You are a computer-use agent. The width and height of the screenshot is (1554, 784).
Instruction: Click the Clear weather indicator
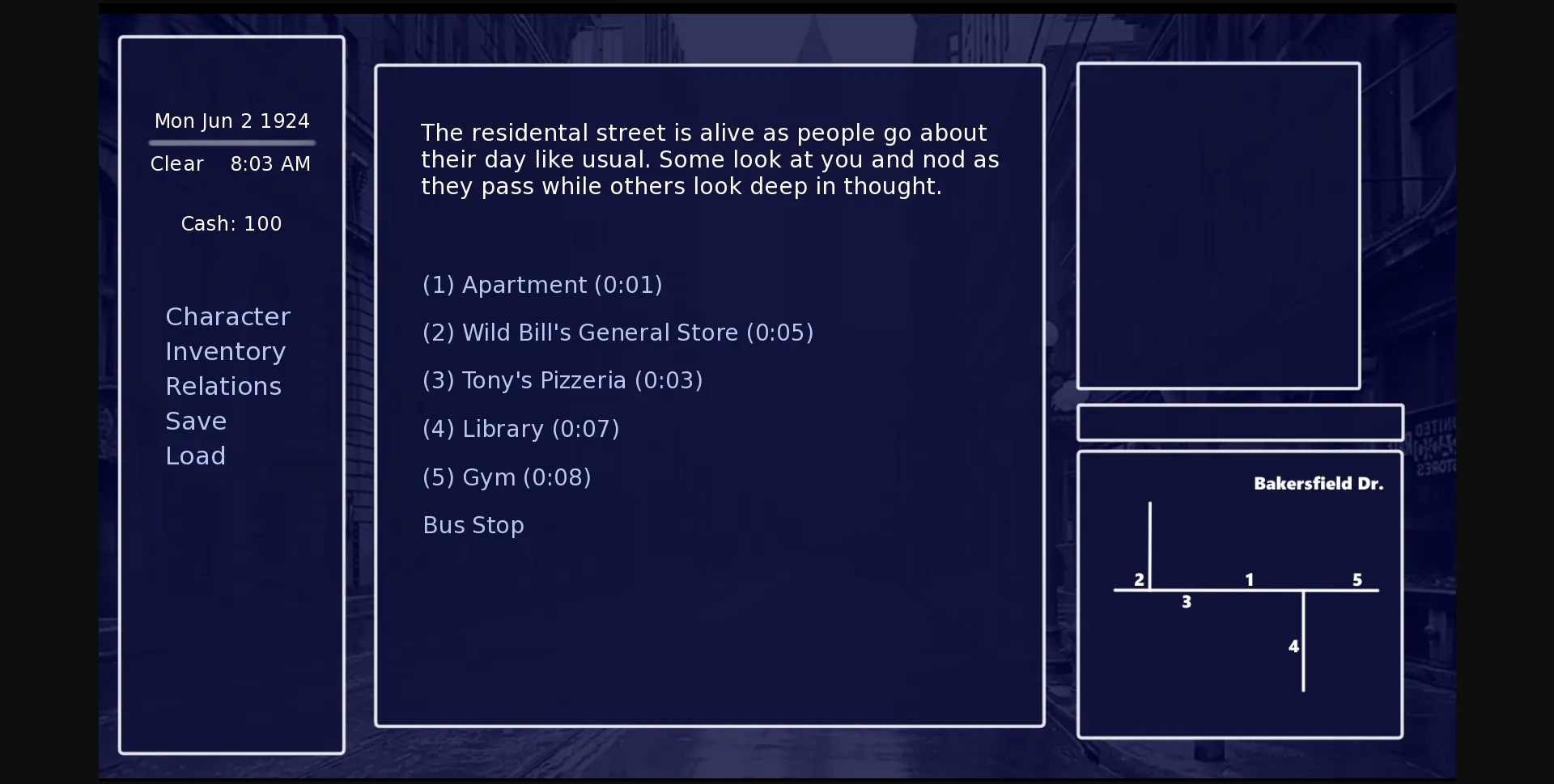click(x=176, y=163)
